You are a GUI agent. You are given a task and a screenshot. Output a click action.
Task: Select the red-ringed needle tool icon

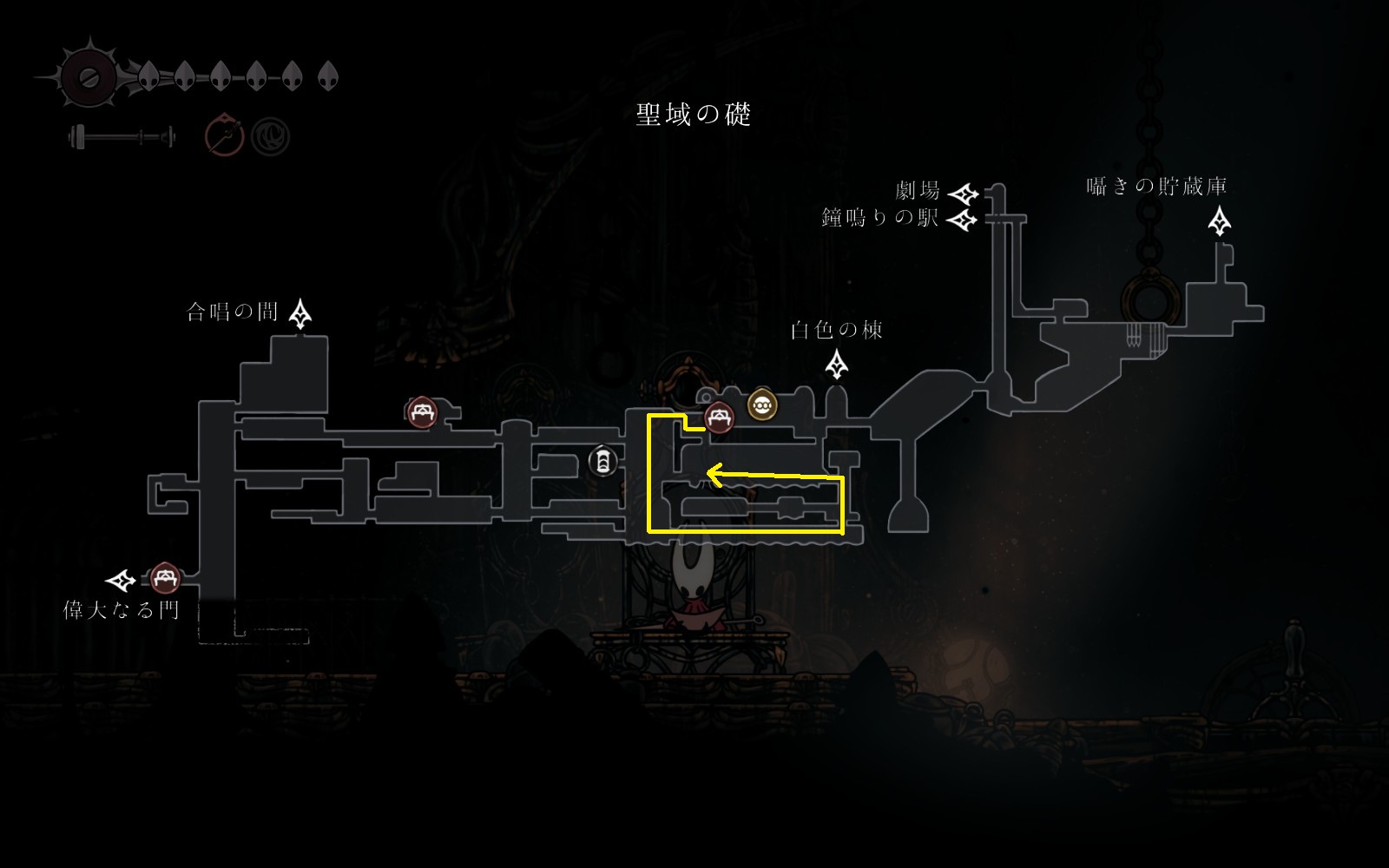[x=224, y=136]
